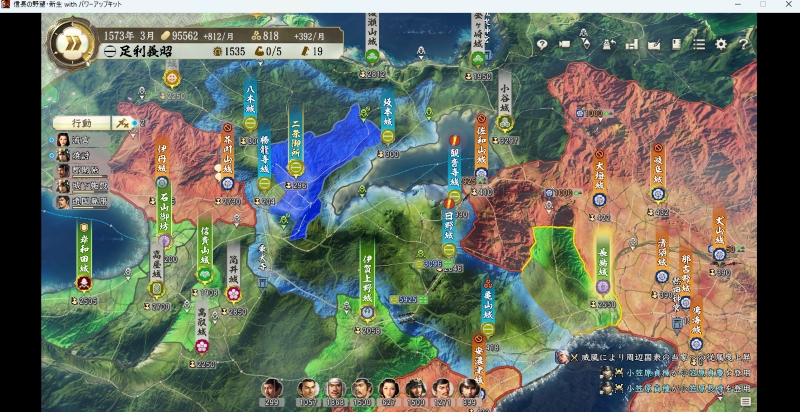Open the camera view icon
Screen dimensions: 800x412
tap(564, 44)
